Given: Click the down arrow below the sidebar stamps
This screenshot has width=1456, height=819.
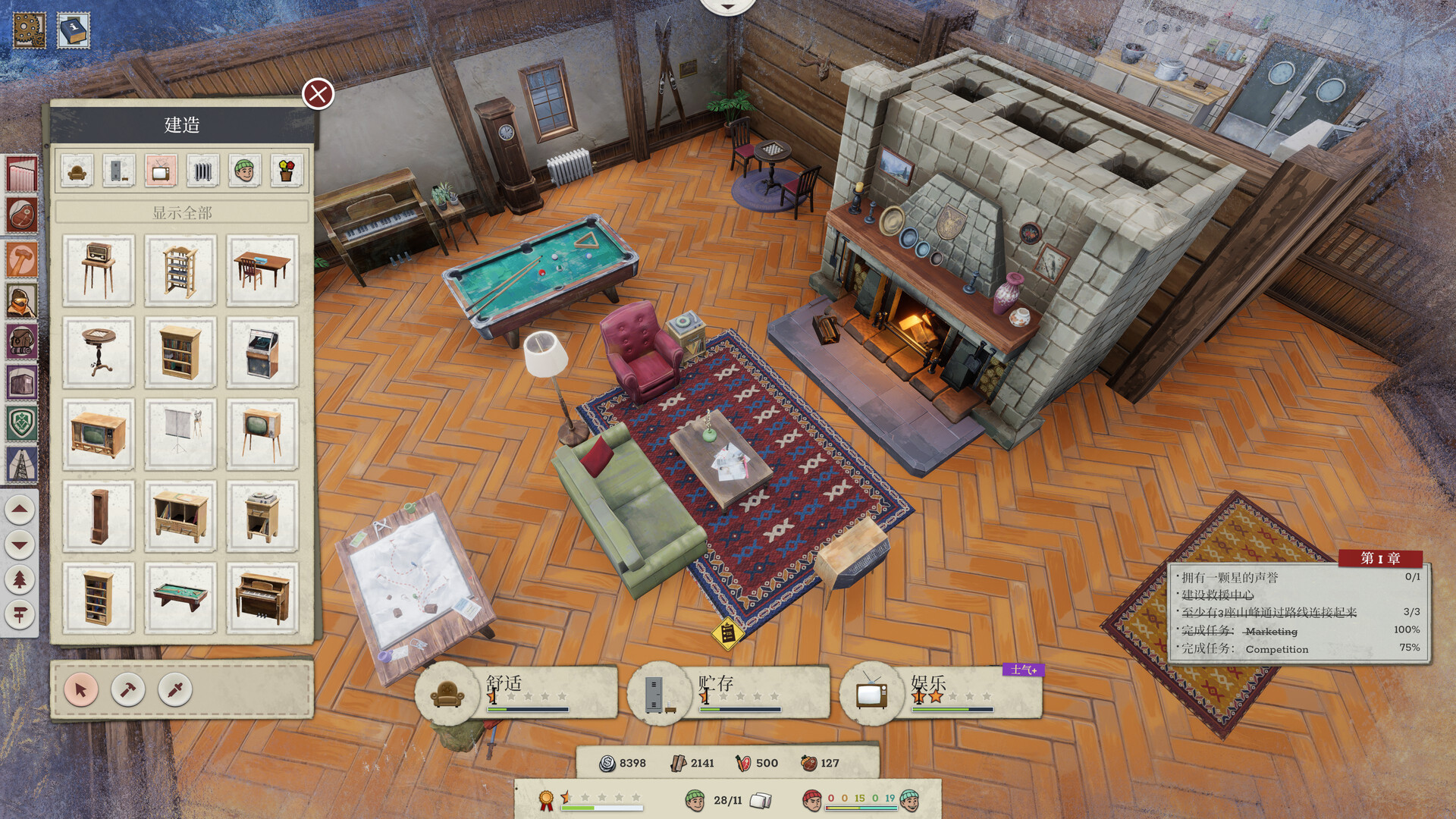Looking at the screenshot, I should tap(20, 544).
